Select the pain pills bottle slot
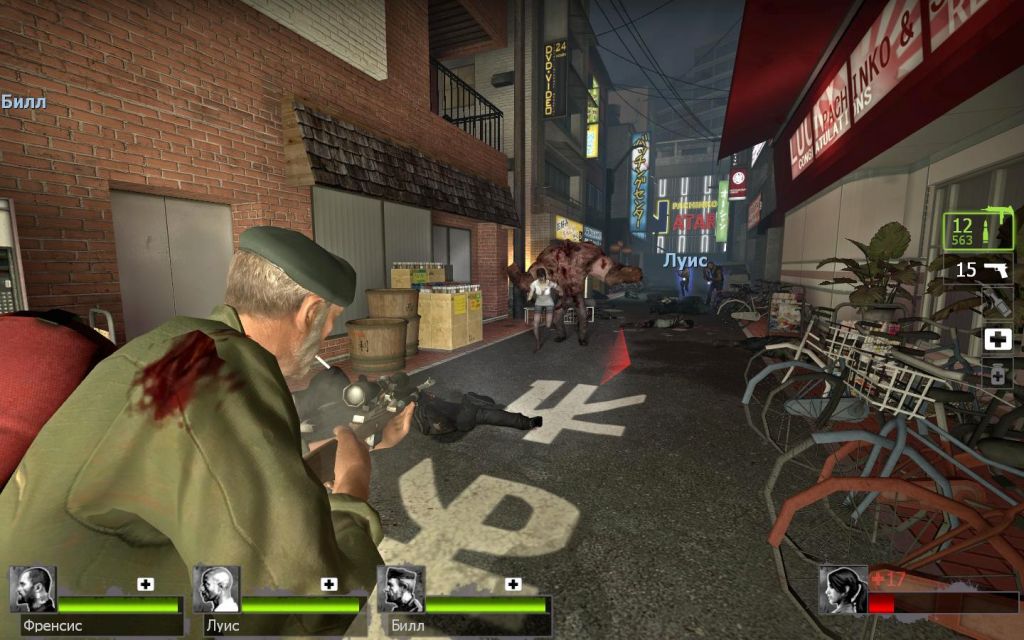The image size is (1024, 640). (997, 374)
